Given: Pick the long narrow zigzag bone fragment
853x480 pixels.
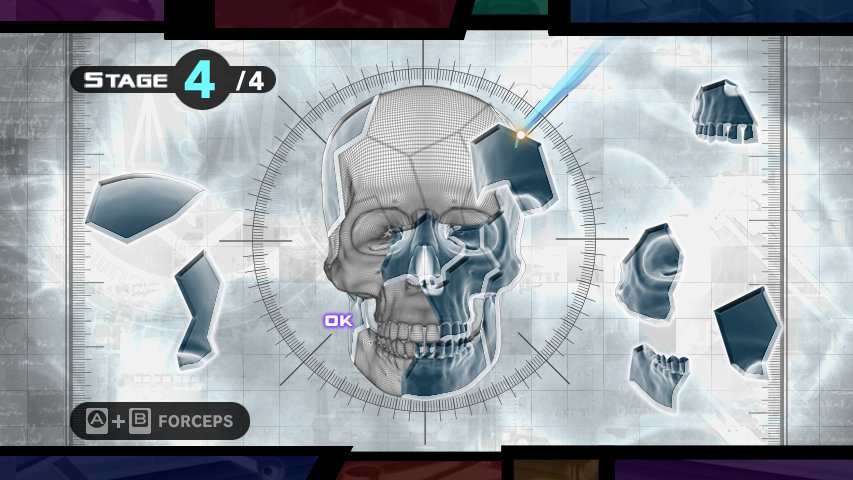Looking at the screenshot, I should point(197,308).
